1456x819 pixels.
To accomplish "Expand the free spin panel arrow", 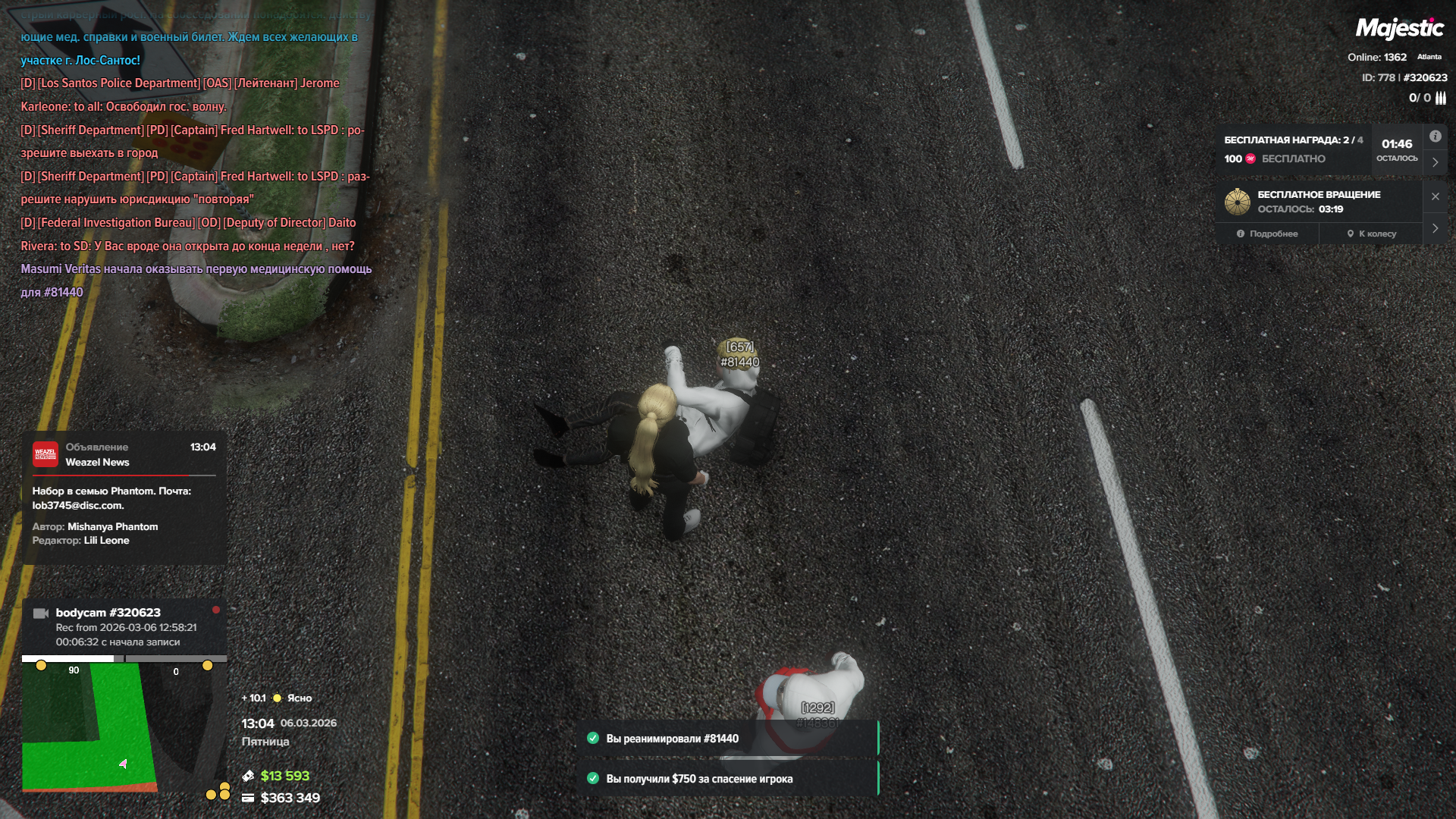I will coord(1435,228).
